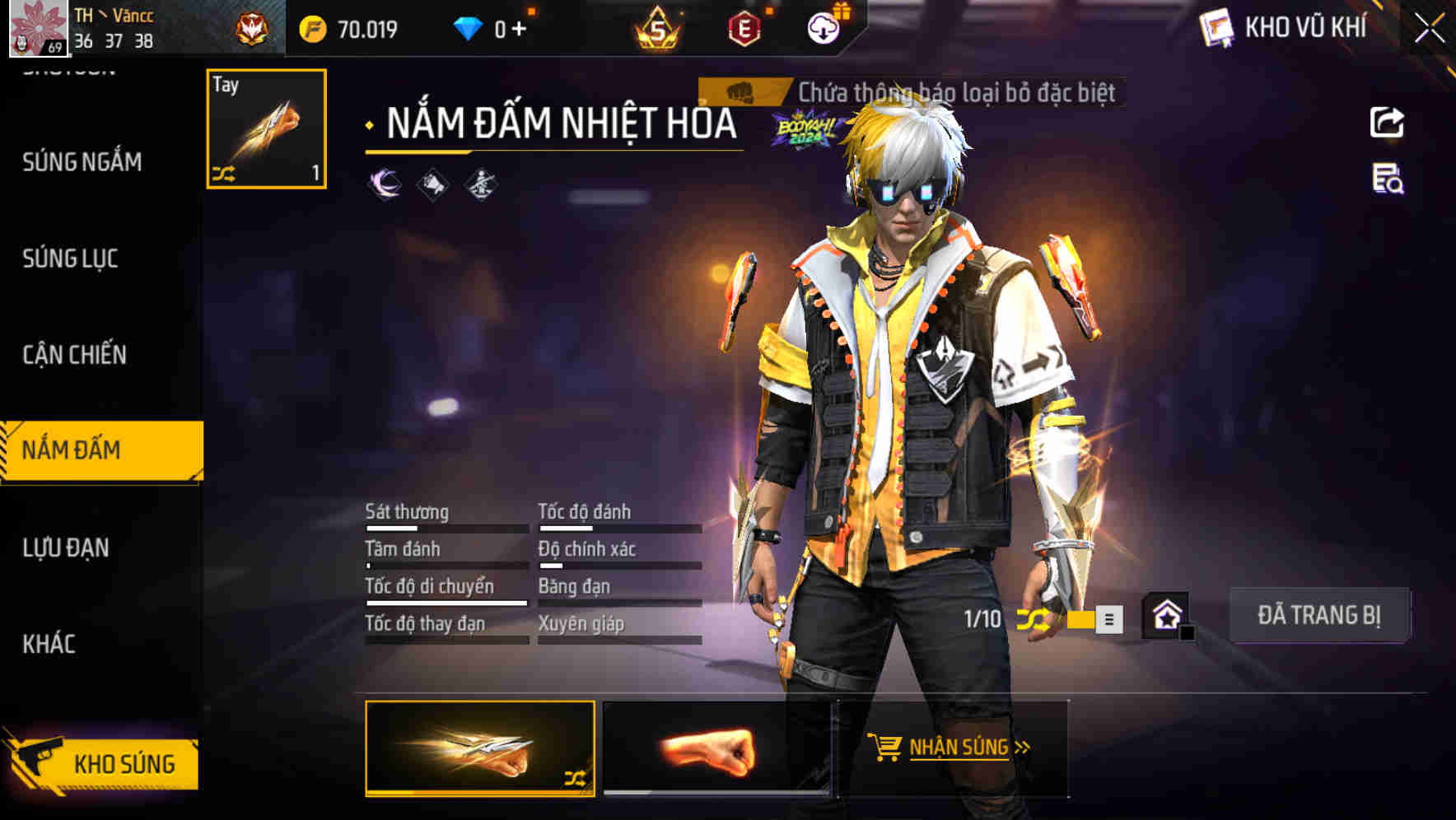Select the CẬN CHIẾN menu item

coord(75,355)
